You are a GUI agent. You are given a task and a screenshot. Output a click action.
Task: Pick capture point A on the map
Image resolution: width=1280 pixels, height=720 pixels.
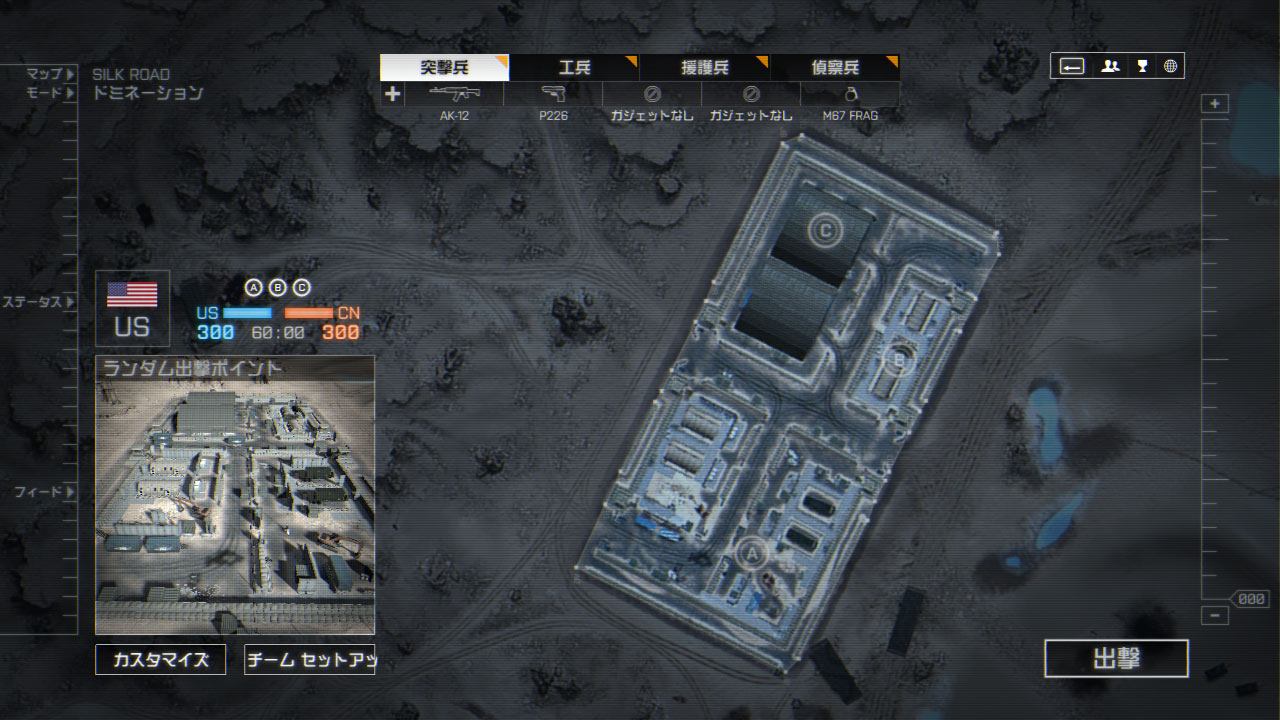pos(752,551)
